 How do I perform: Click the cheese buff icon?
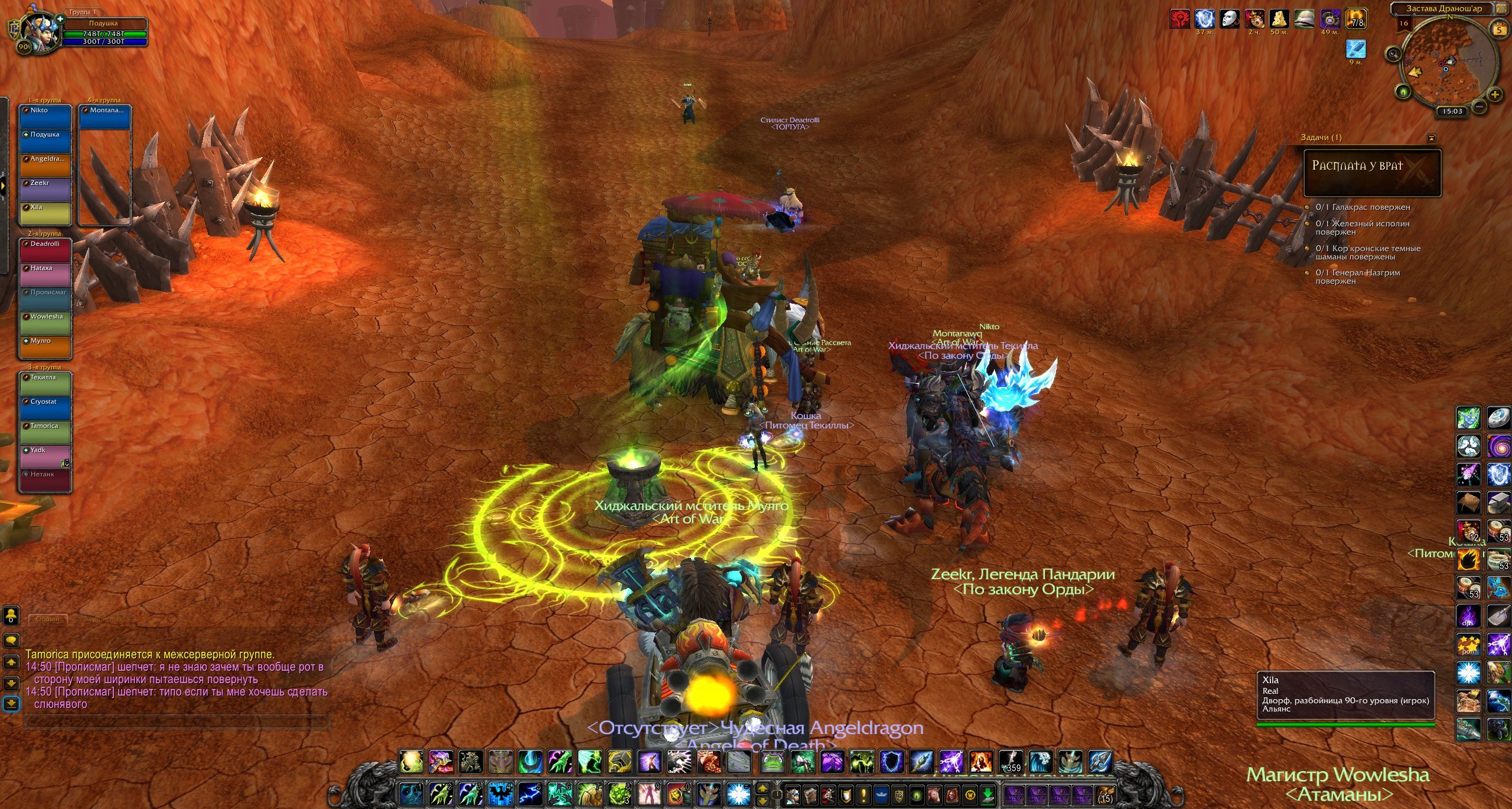1279,19
